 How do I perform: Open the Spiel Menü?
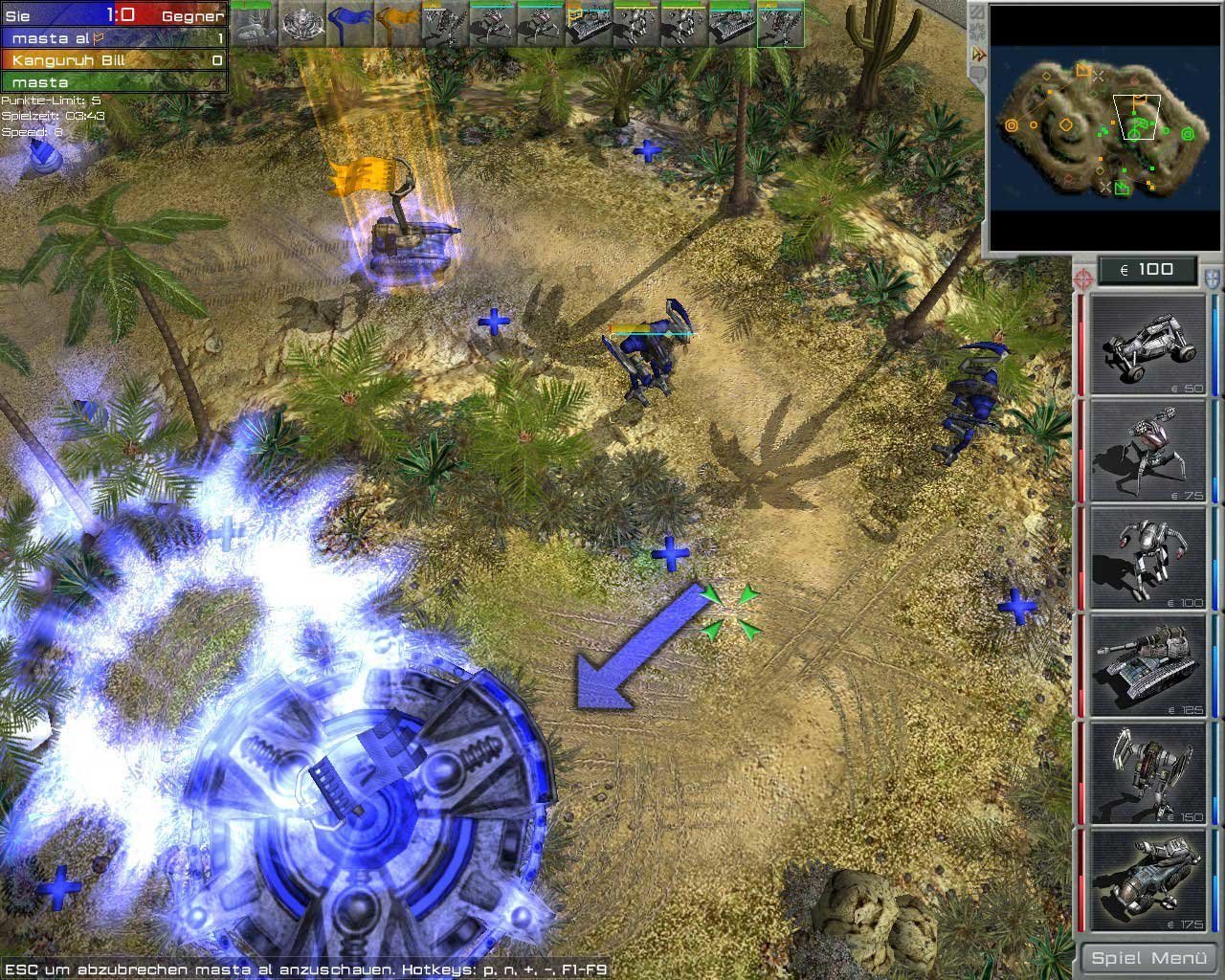[x=1147, y=956]
